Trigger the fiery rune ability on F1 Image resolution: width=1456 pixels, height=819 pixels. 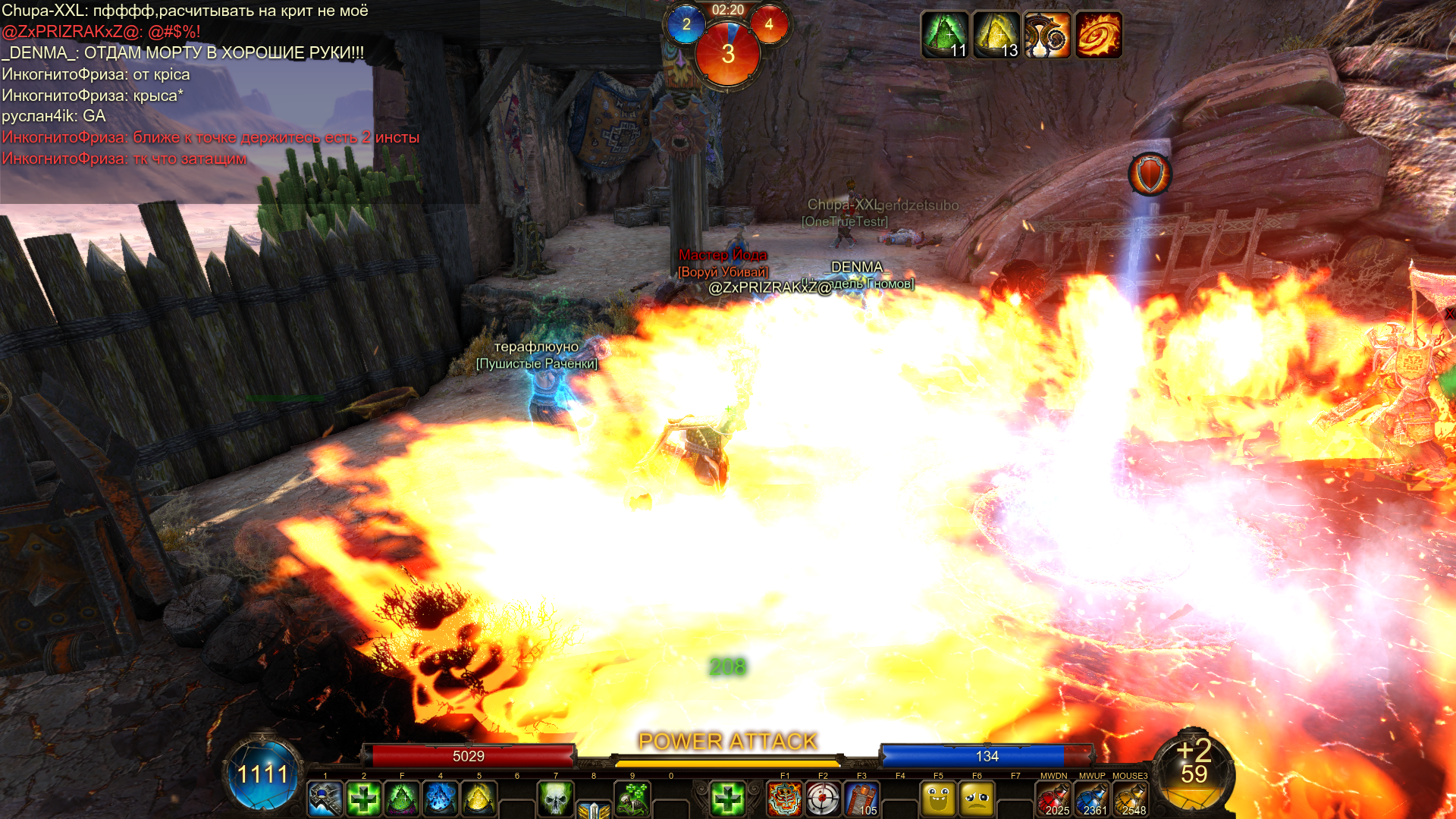point(785,799)
